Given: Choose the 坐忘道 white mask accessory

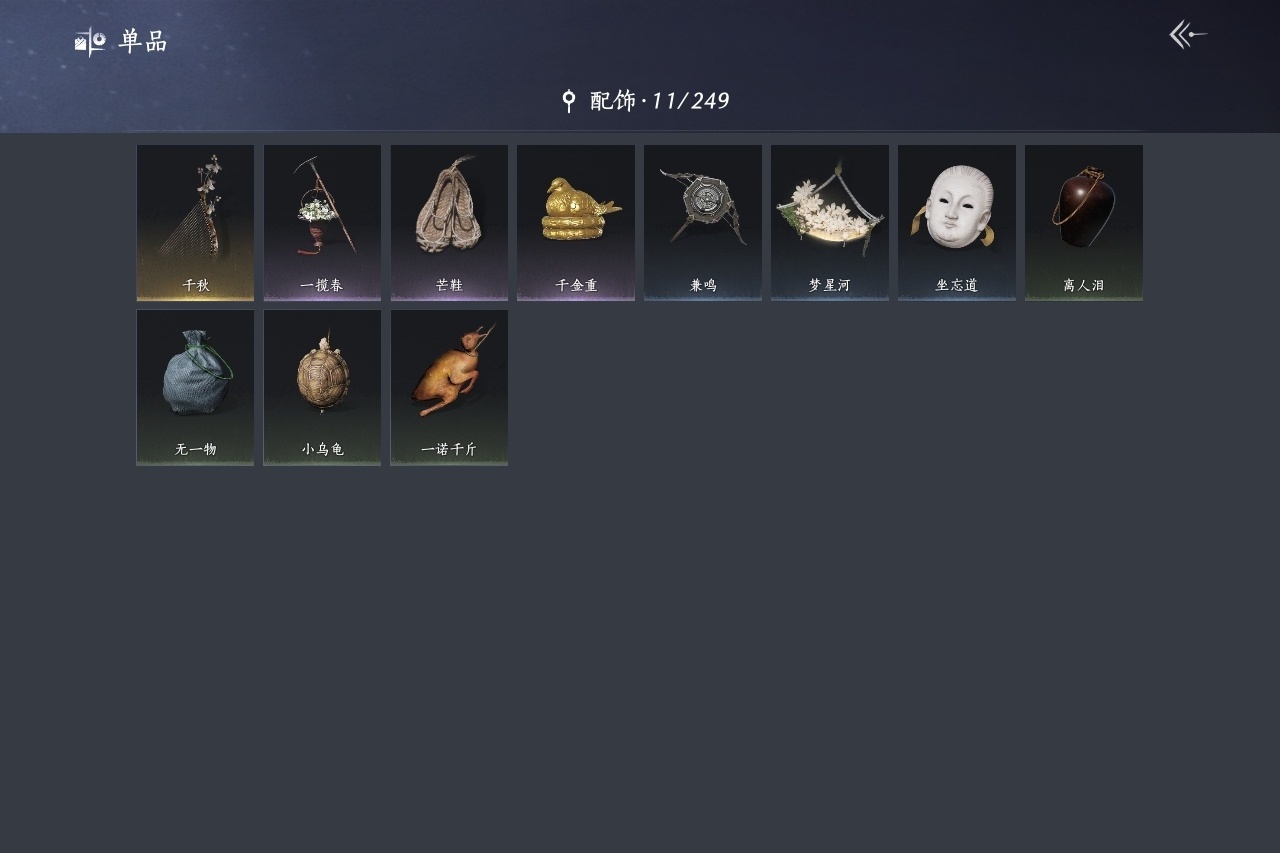Looking at the screenshot, I should (957, 222).
